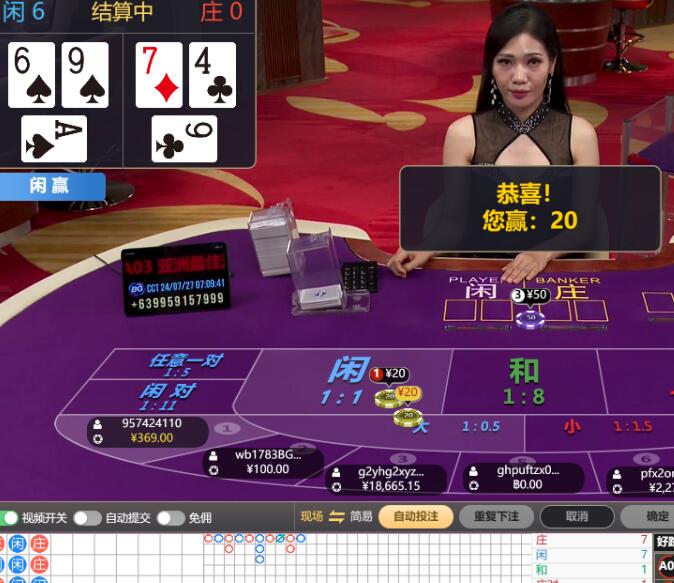Place a bet on 和 1:8 tie
Viewport: 674px width, 583px height.
point(523,380)
